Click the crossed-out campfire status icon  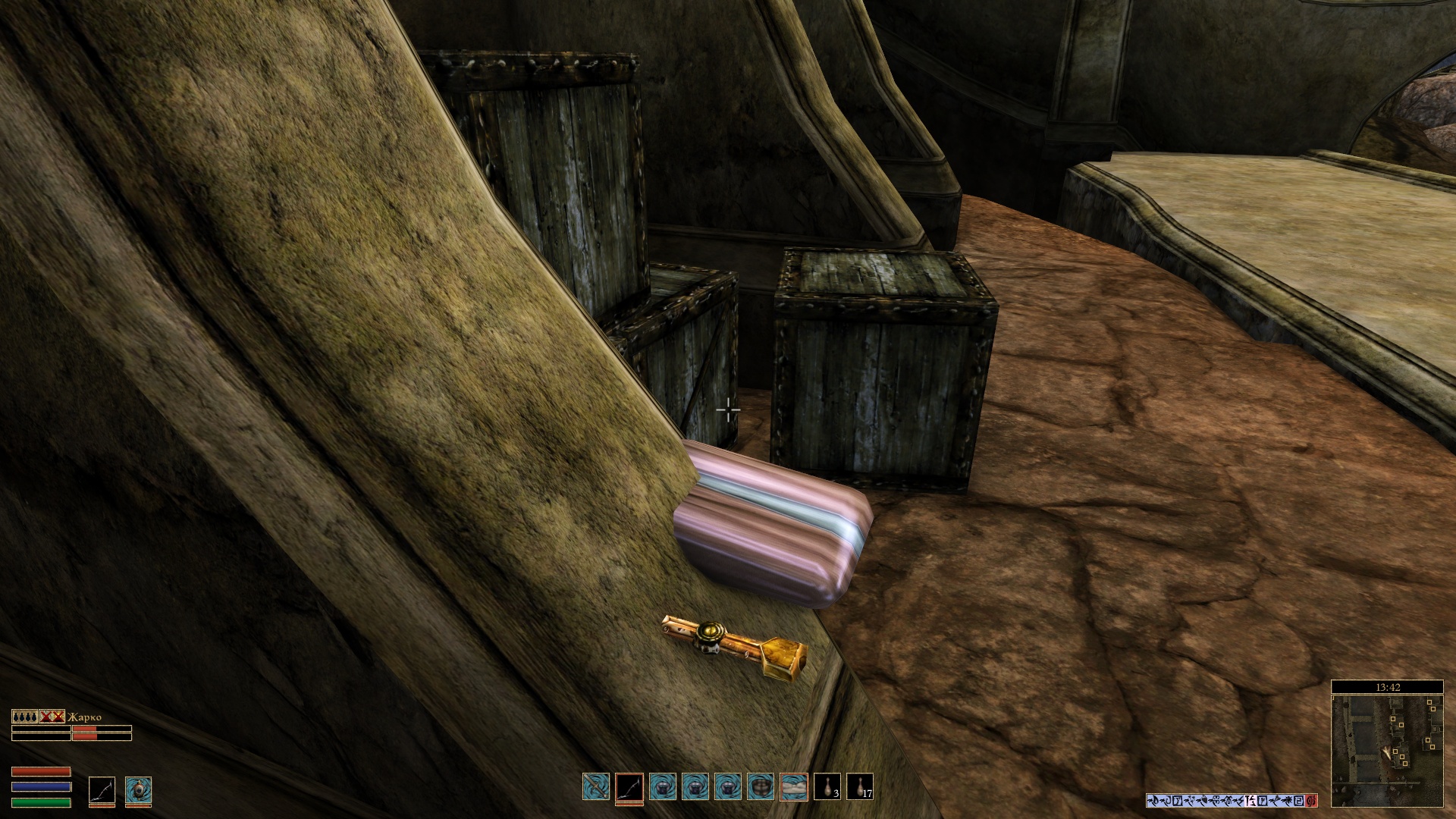[52, 717]
